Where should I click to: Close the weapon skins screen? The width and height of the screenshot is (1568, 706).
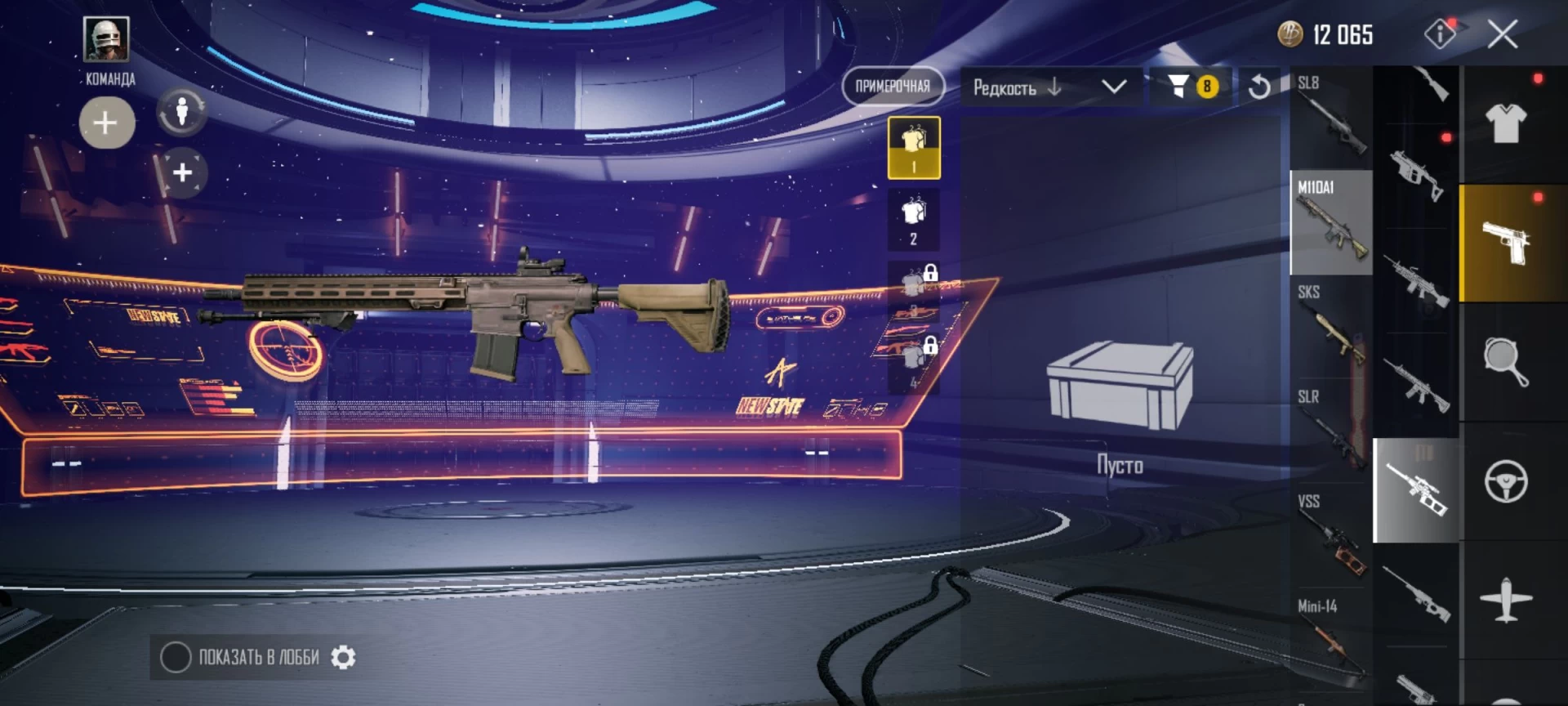(x=1502, y=35)
